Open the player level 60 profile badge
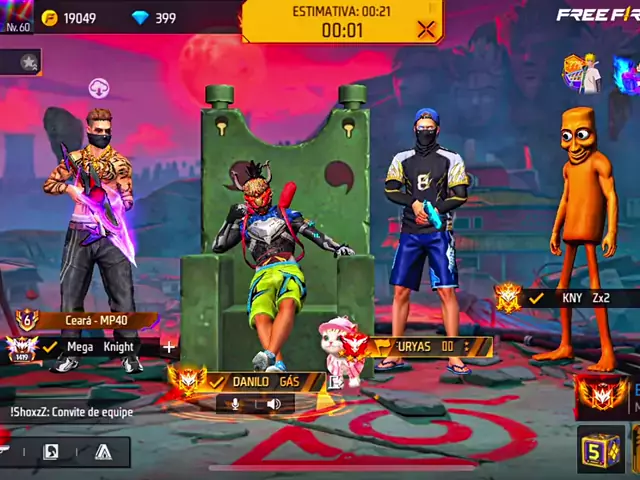Image resolution: width=640 pixels, height=480 pixels. (17, 17)
